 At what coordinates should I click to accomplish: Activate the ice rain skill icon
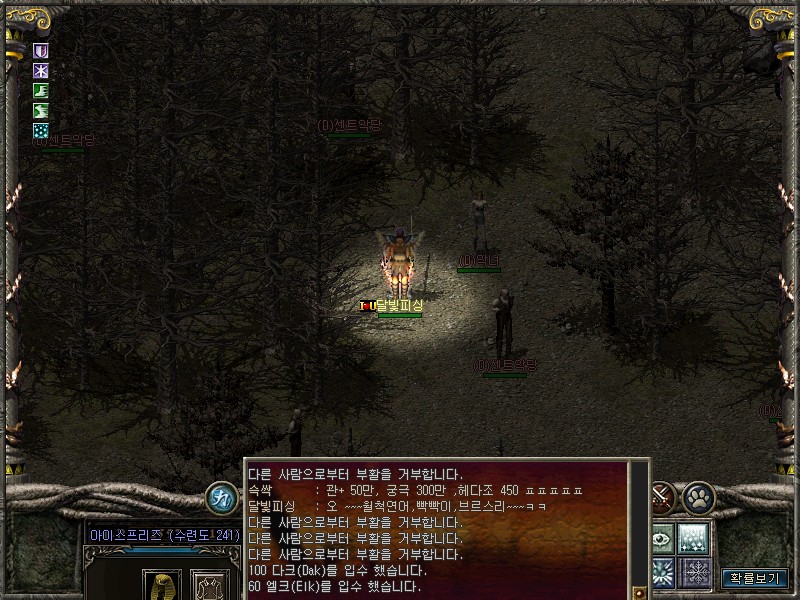(694, 538)
